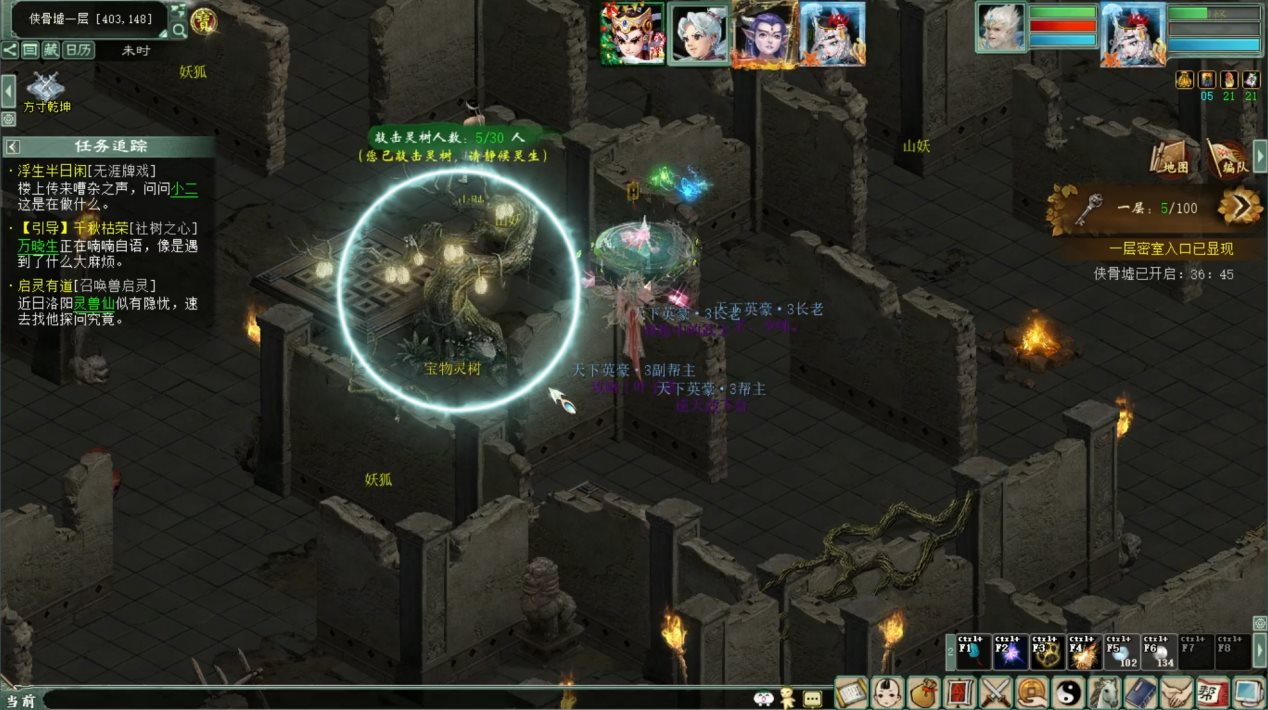The image size is (1268, 710).
Task: Open the 编队 team formation button
Action: (1227, 158)
